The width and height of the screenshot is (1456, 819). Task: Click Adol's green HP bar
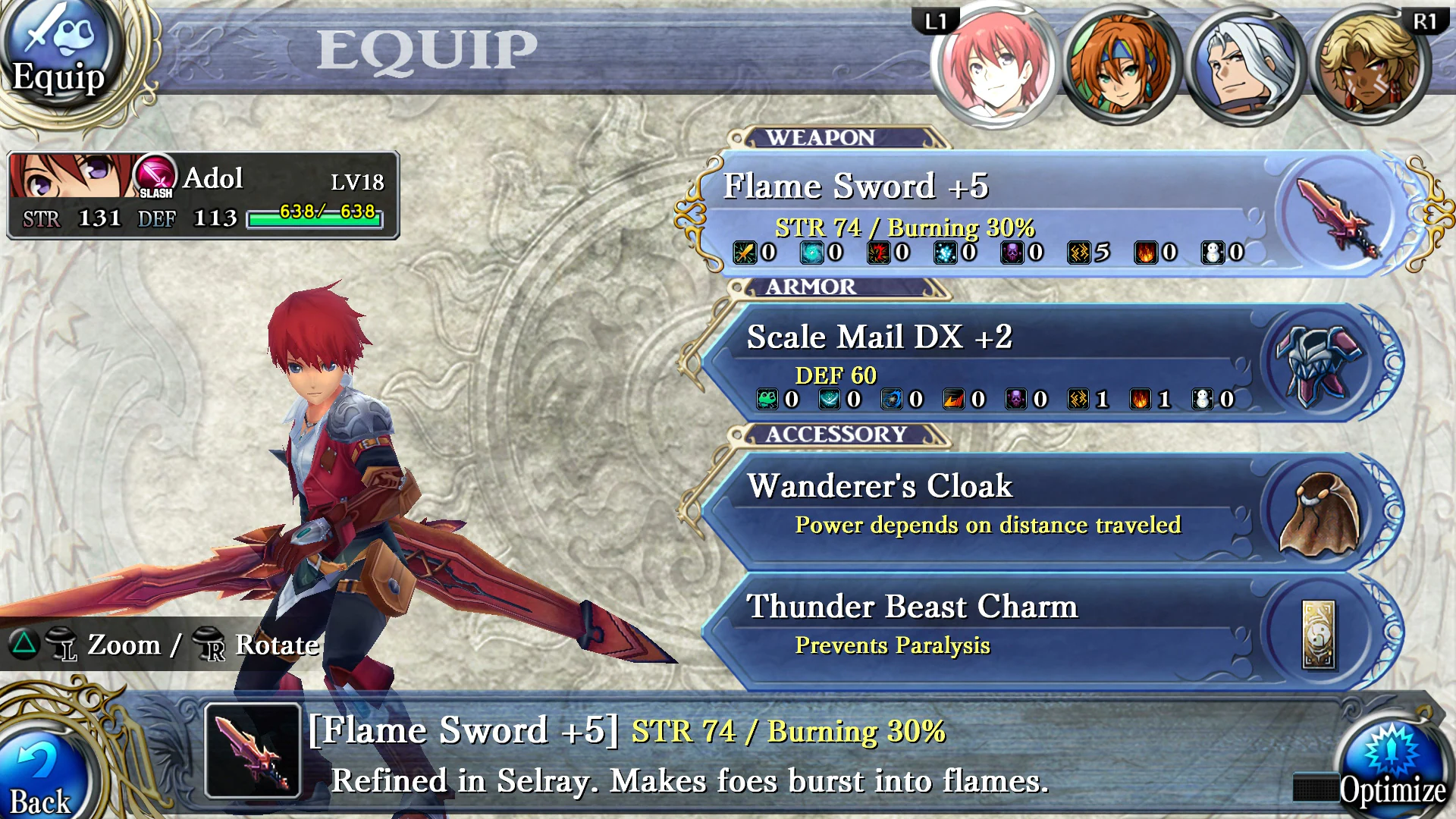click(x=315, y=221)
